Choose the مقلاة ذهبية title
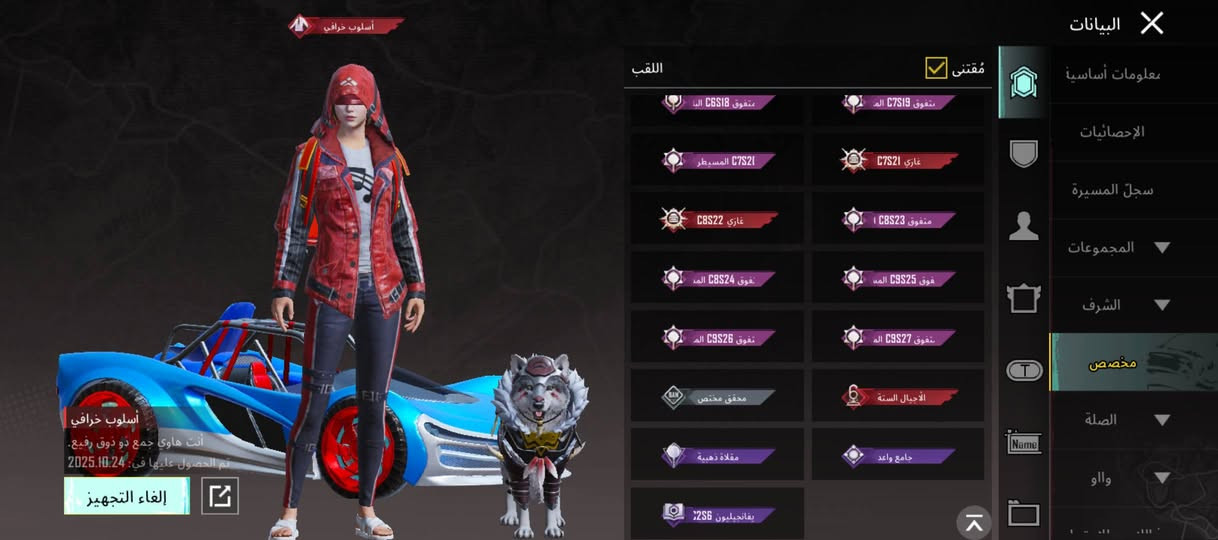Screen dimensions: 1218x540 (x=717, y=455)
